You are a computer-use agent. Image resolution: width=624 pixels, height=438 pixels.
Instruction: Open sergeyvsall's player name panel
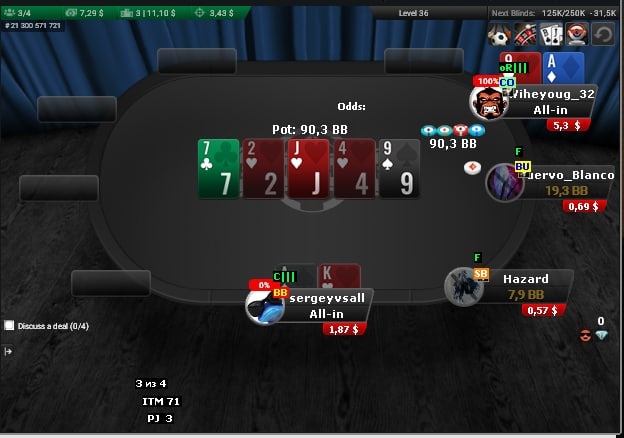tap(328, 306)
